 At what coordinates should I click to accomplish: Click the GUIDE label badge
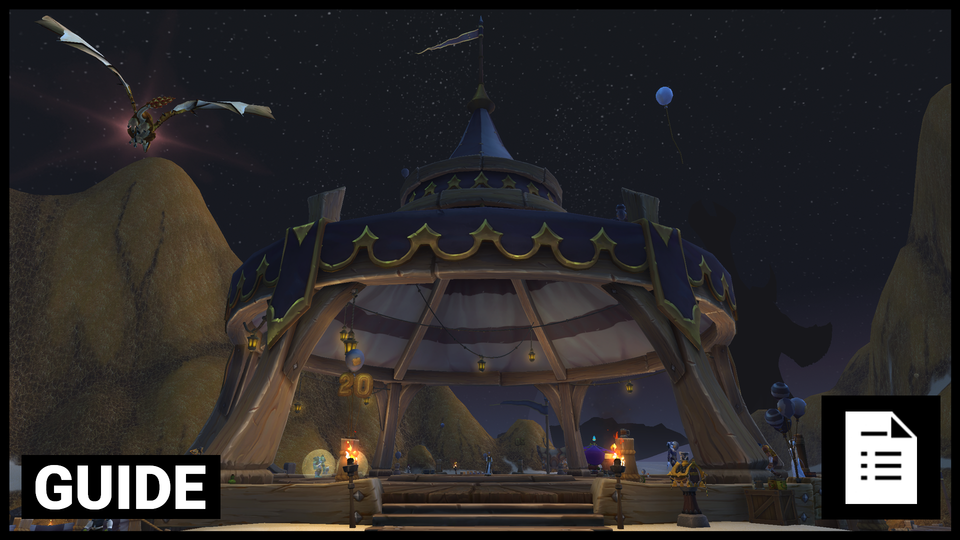pos(121,486)
